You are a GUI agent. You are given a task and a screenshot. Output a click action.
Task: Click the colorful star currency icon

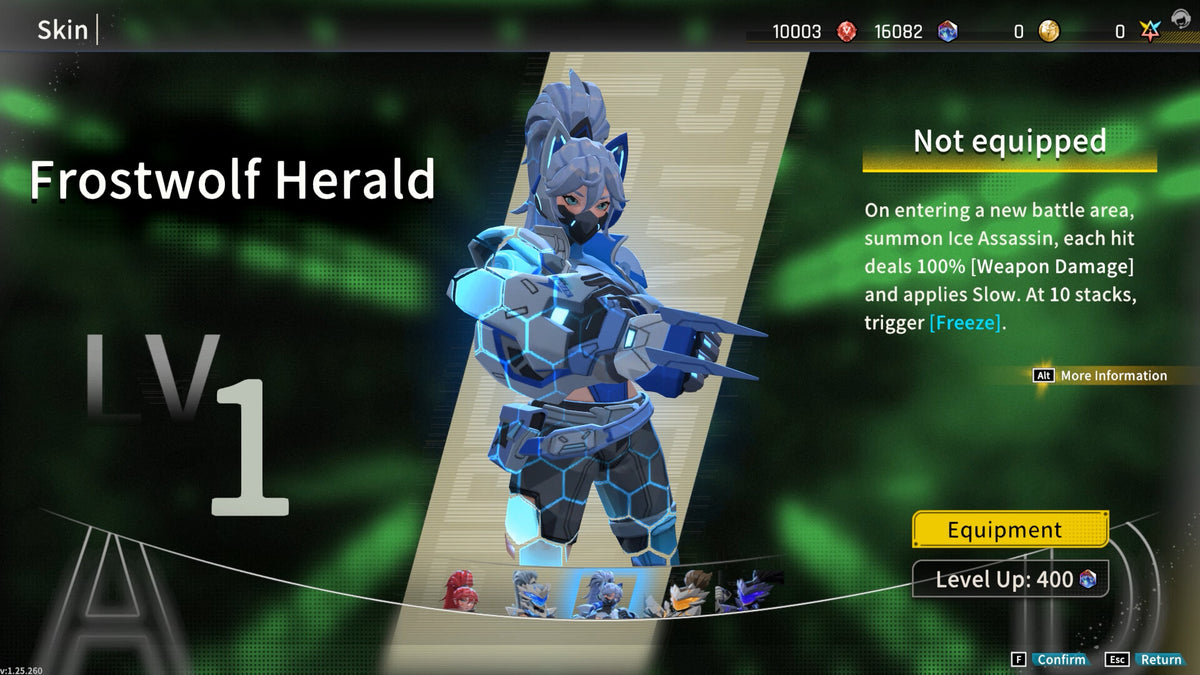pos(1149,32)
